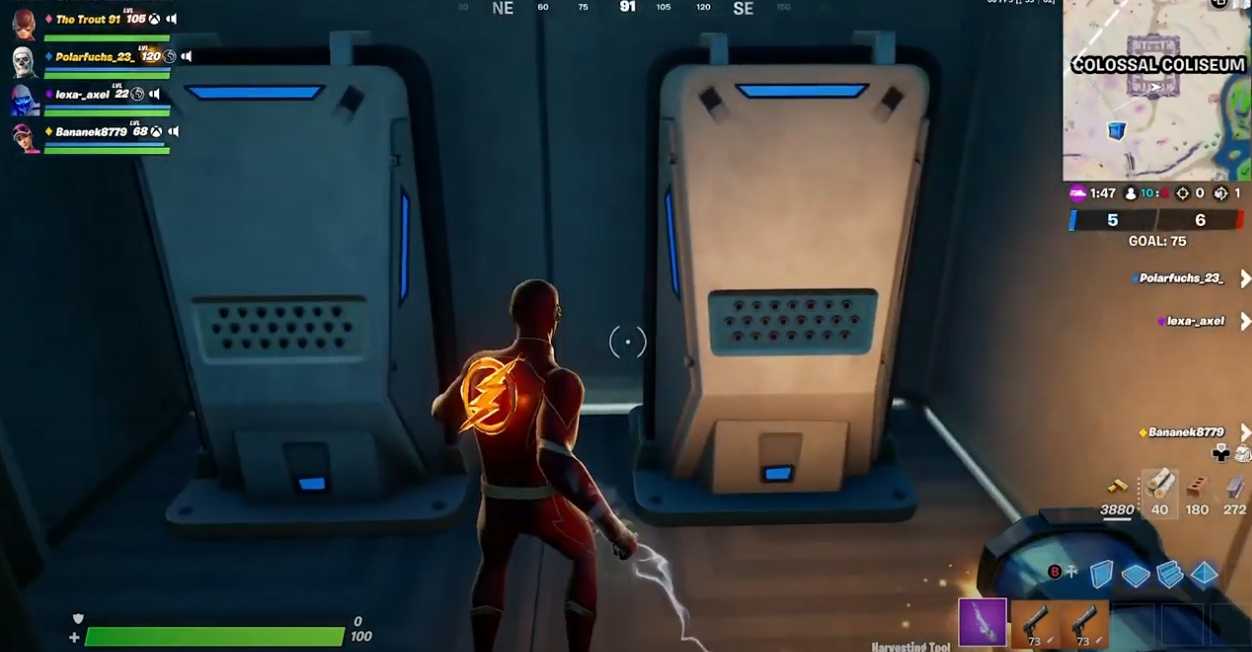Select squad member Polarfuchs_23_ in squad list
Screen dimensions: 1252x652
(94, 57)
